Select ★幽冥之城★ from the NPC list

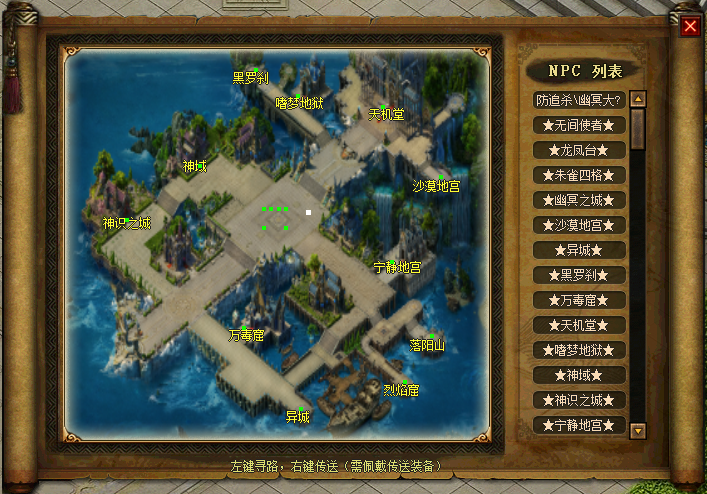pos(579,200)
